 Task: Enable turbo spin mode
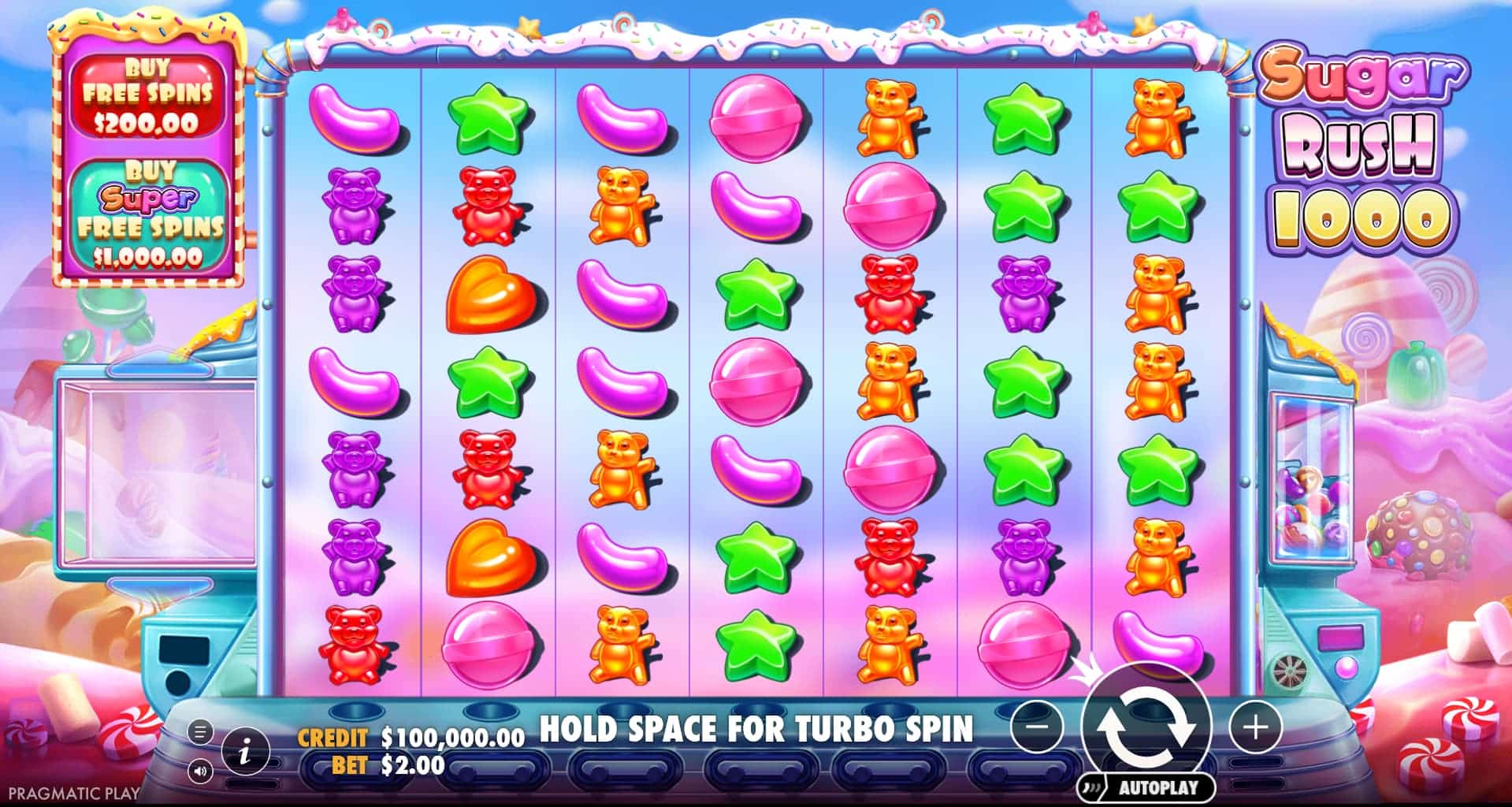point(756,729)
